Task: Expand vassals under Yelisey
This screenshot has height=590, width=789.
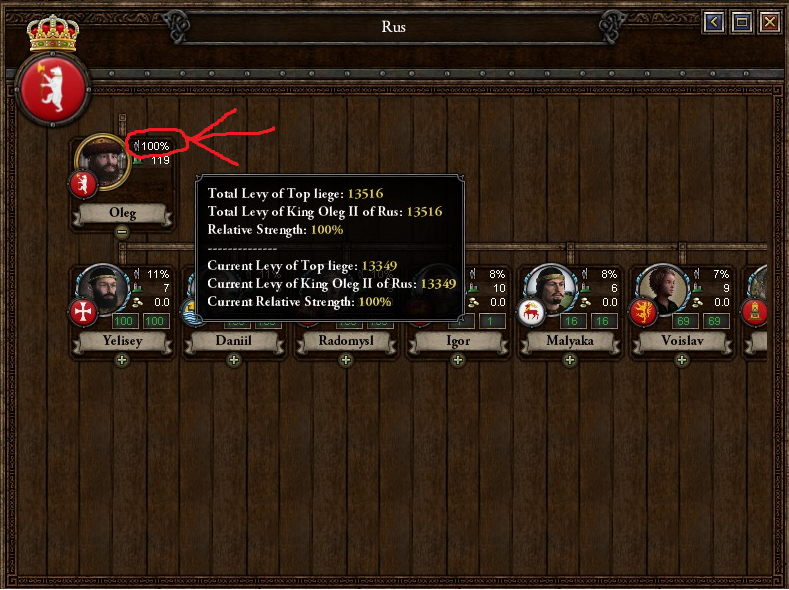Action: click(122, 360)
